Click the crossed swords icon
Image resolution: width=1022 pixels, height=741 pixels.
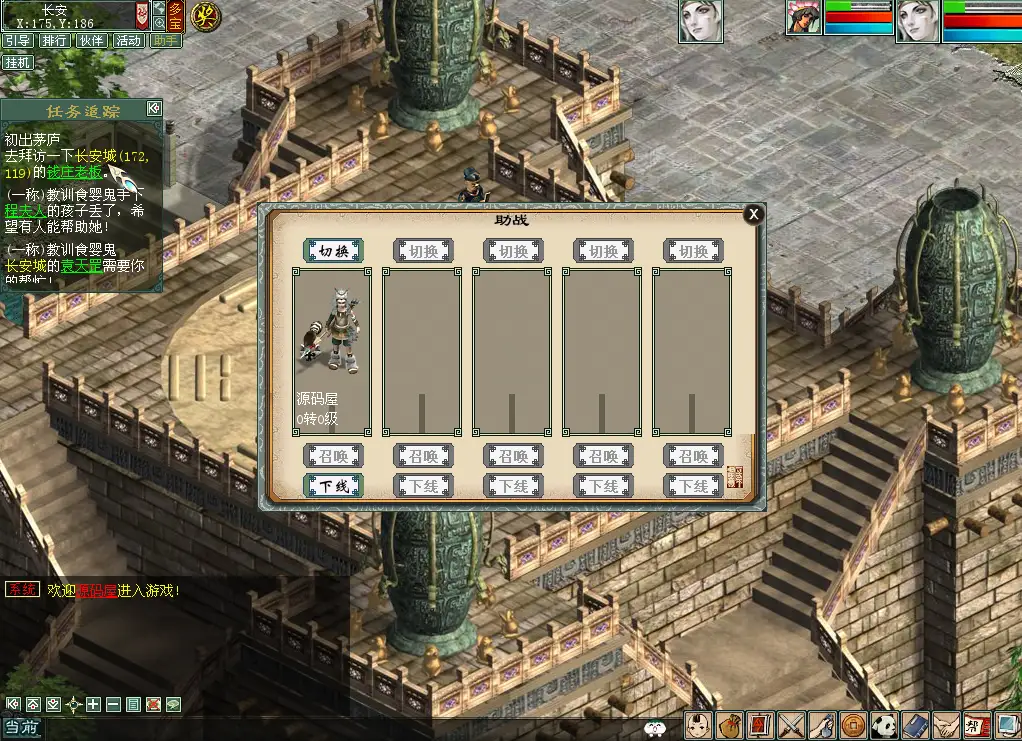coord(792,724)
